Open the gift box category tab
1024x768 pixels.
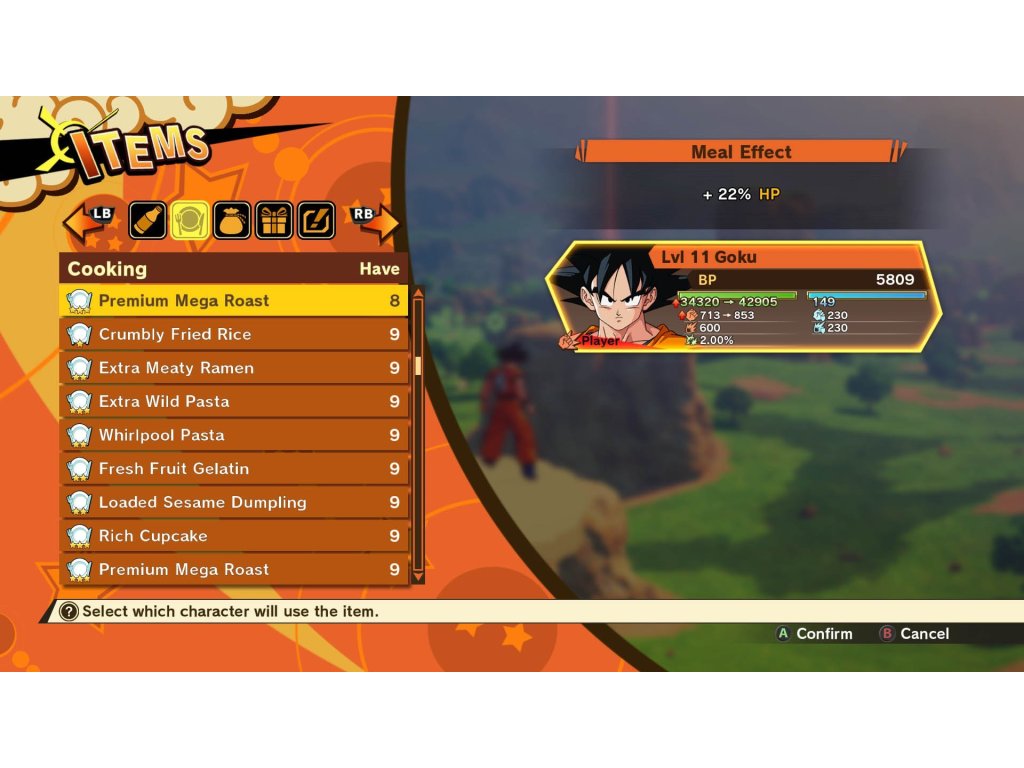(274, 220)
